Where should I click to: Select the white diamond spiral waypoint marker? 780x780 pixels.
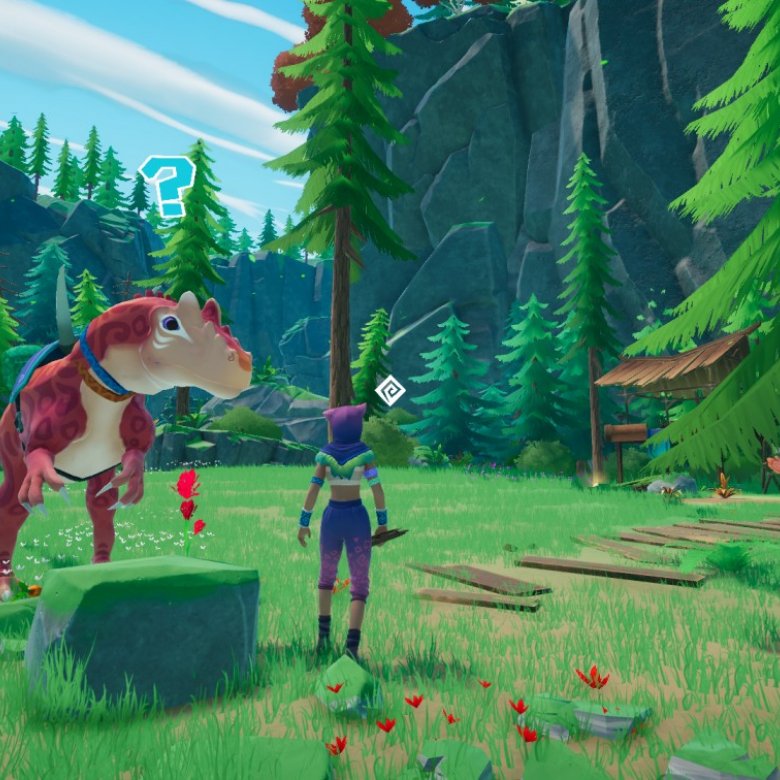pos(389,390)
